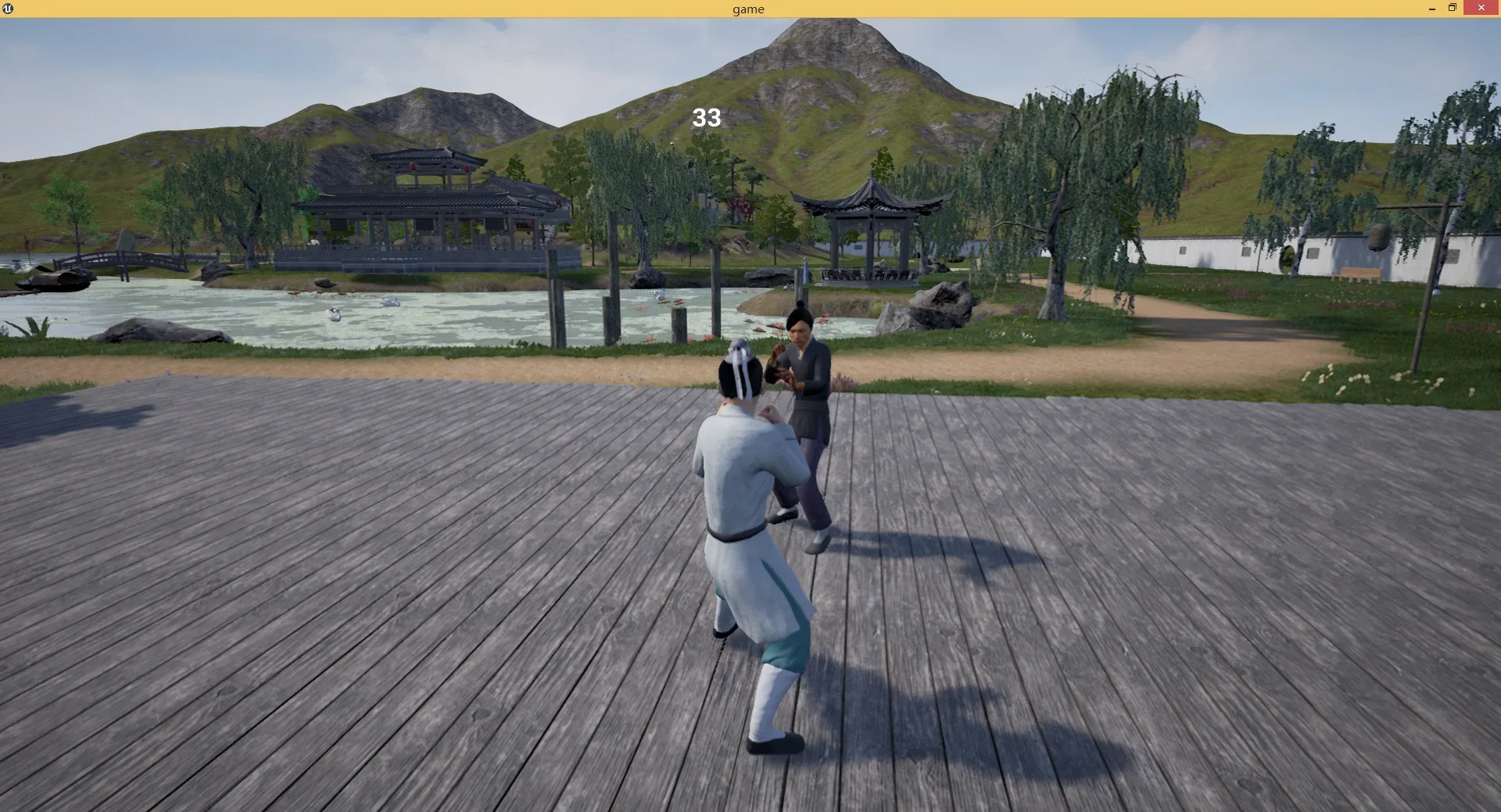Click the restore window icon

point(1453,8)
